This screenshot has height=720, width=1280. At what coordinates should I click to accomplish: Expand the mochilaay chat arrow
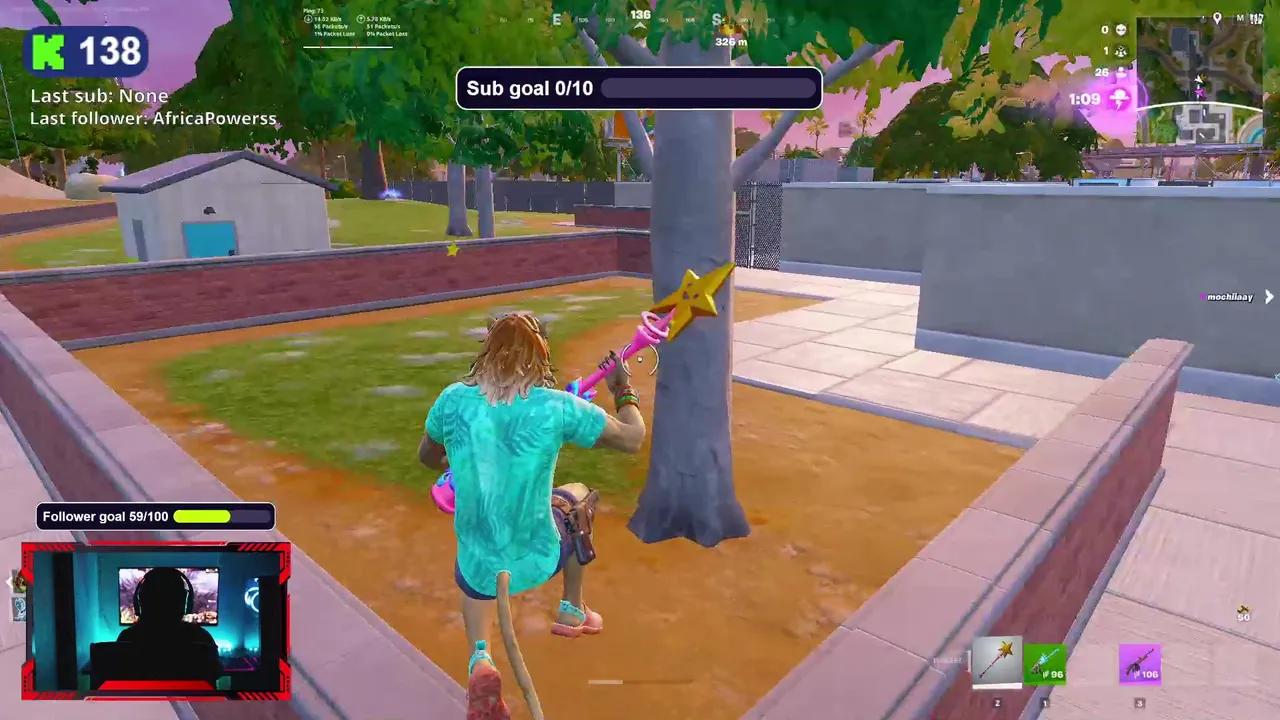click(x=1268, y=297)
